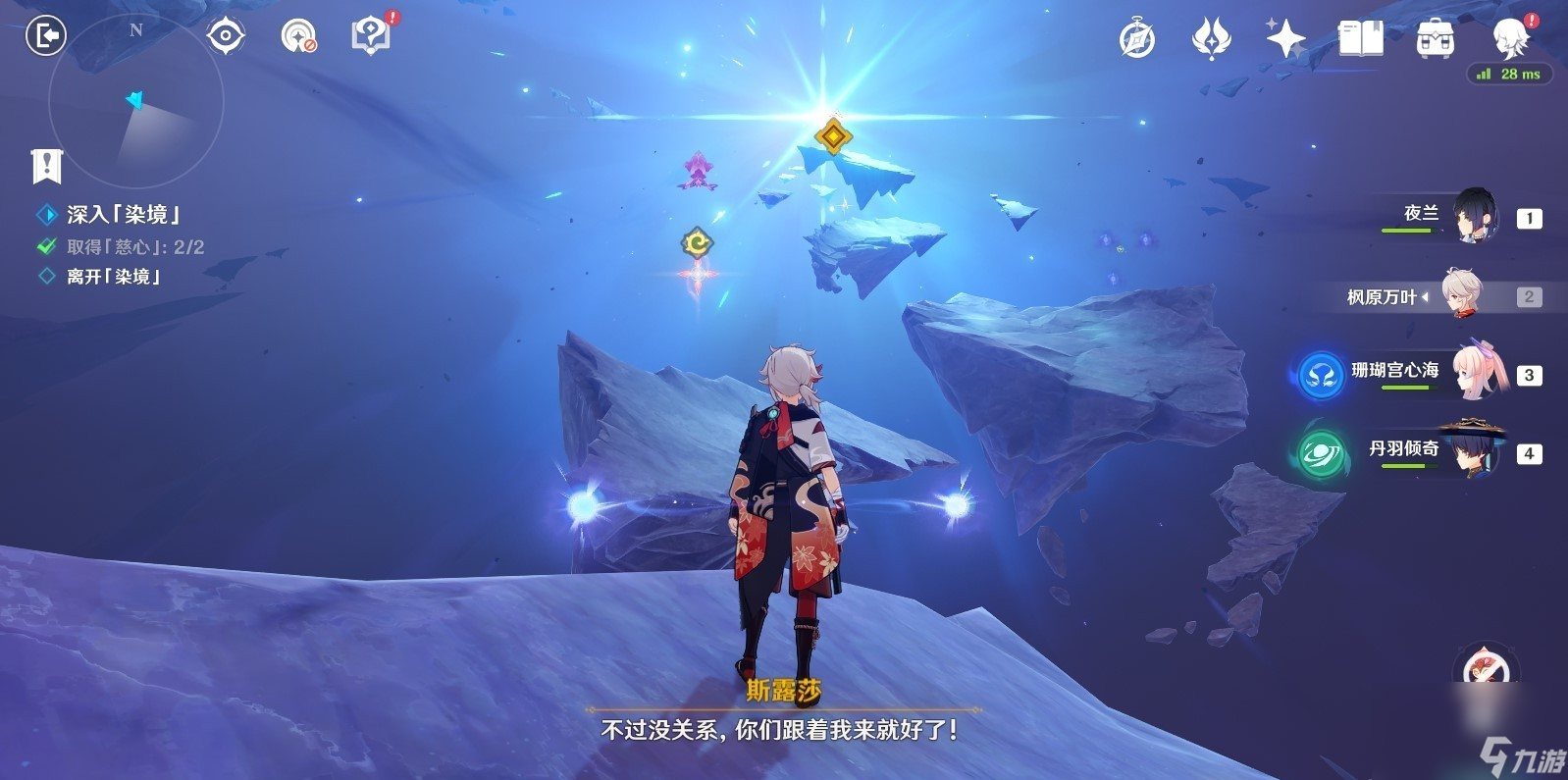This screenshot has height=780, width=1568.
Task: Open the quest hints icon with red badge
Action: coord(369,35)
